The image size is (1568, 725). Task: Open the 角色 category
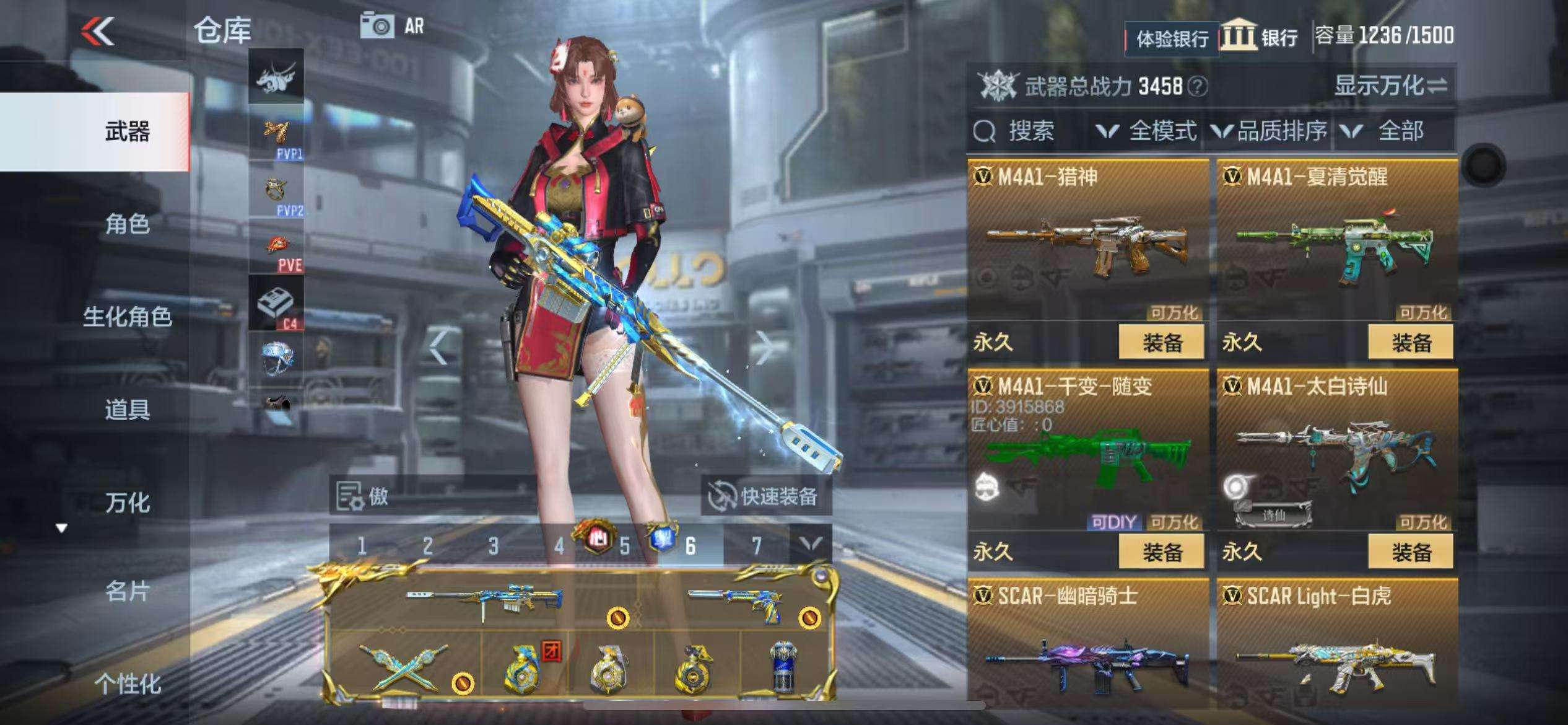(x=127, y=224)
